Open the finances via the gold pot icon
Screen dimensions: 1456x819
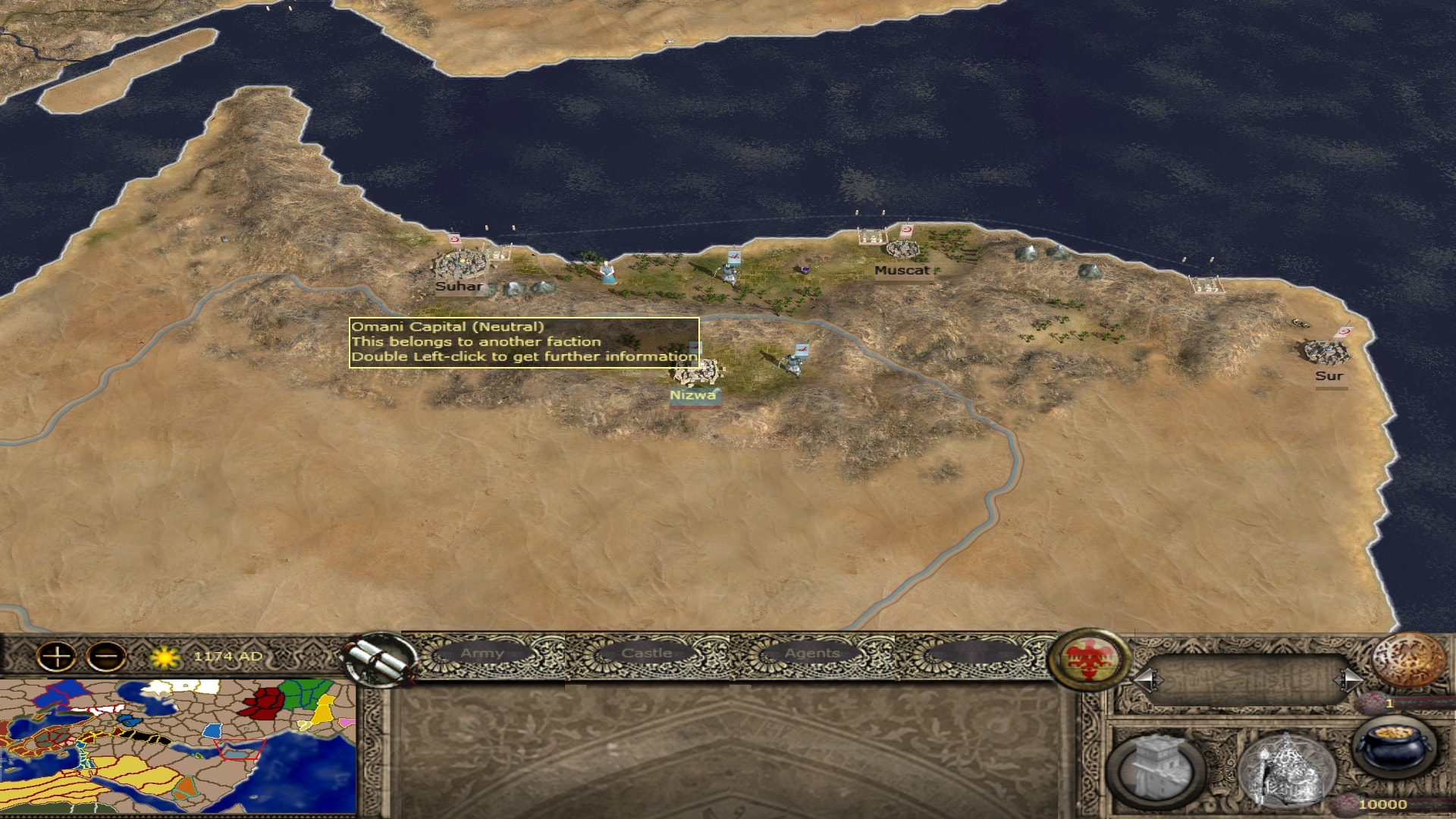1395,747
